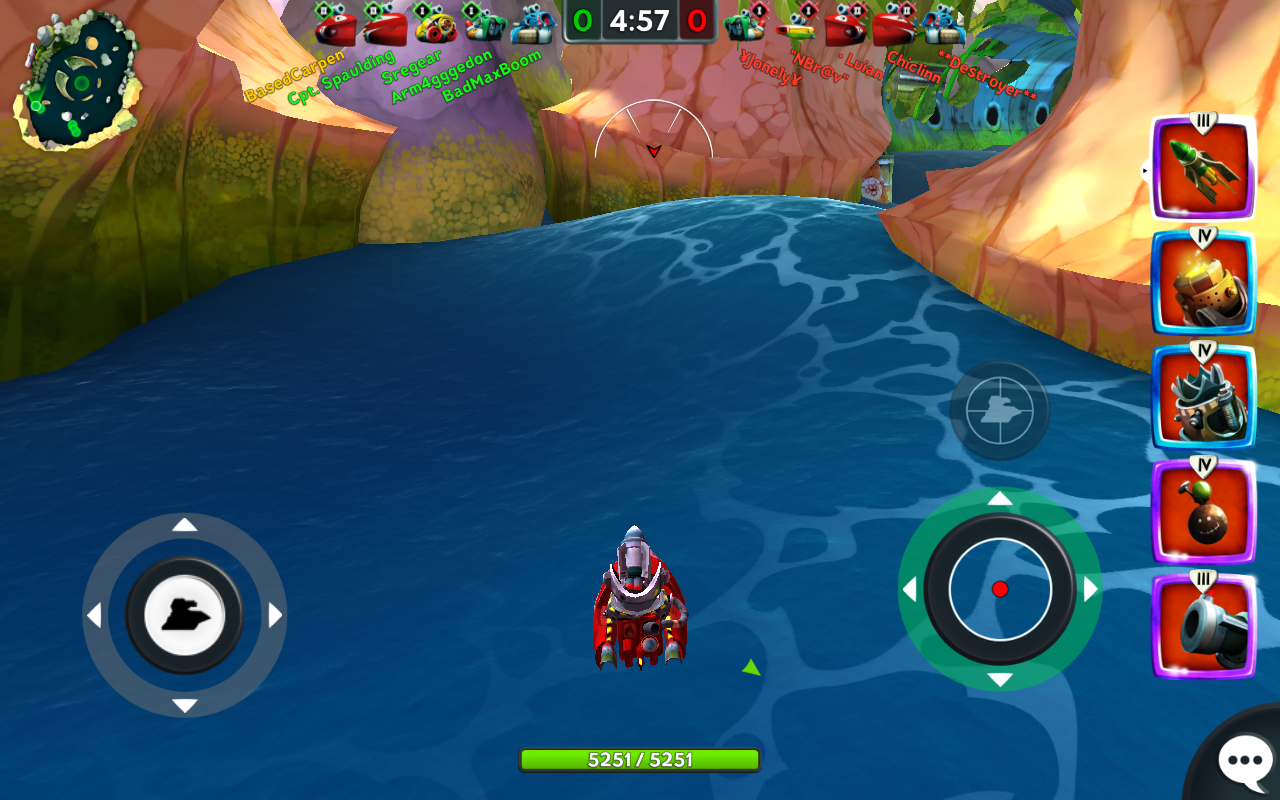Steer right with movement joystick arrow
1280x800 pixels.
click(275, 615)
